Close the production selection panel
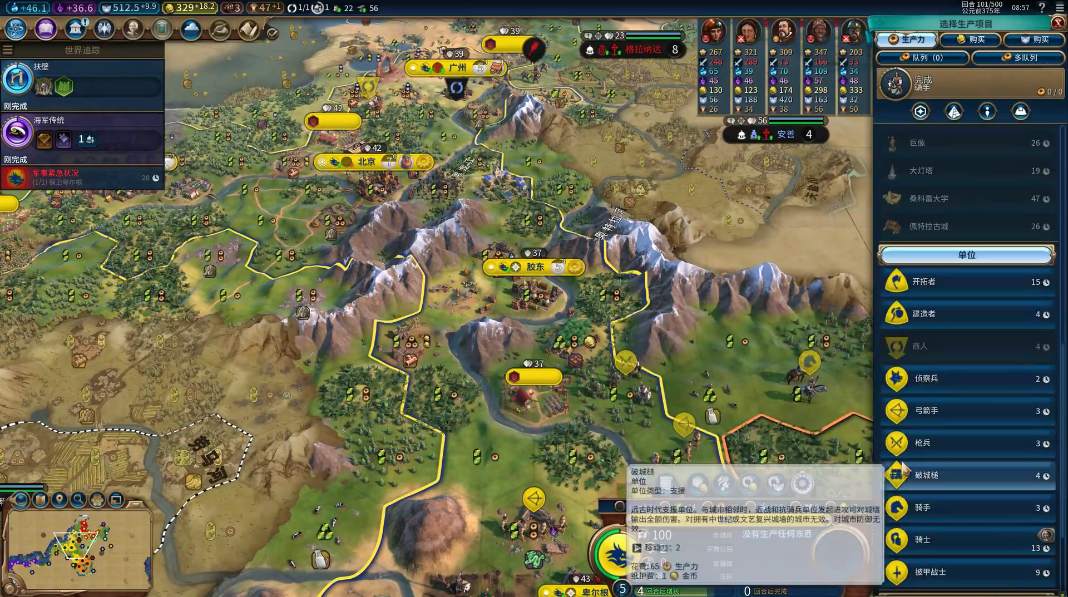Image resolution: width=1068 pixels, height=597 pixels. pyautogui.click(x=1059, y=22)
